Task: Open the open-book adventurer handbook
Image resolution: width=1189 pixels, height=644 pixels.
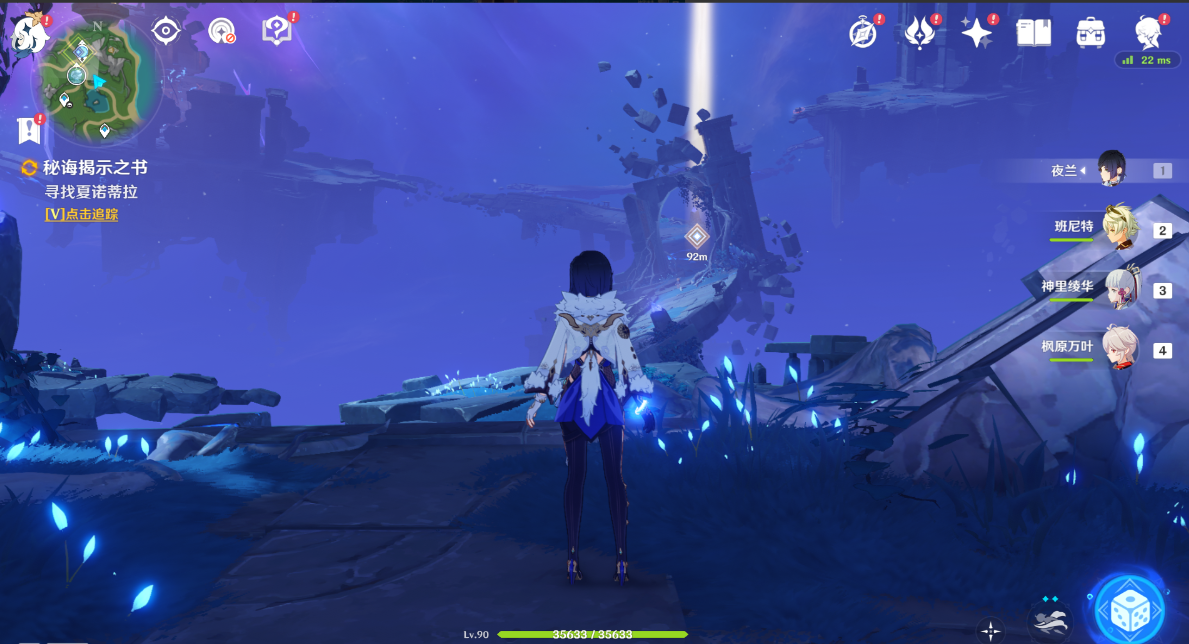Action: click(x=1033, y=34)
